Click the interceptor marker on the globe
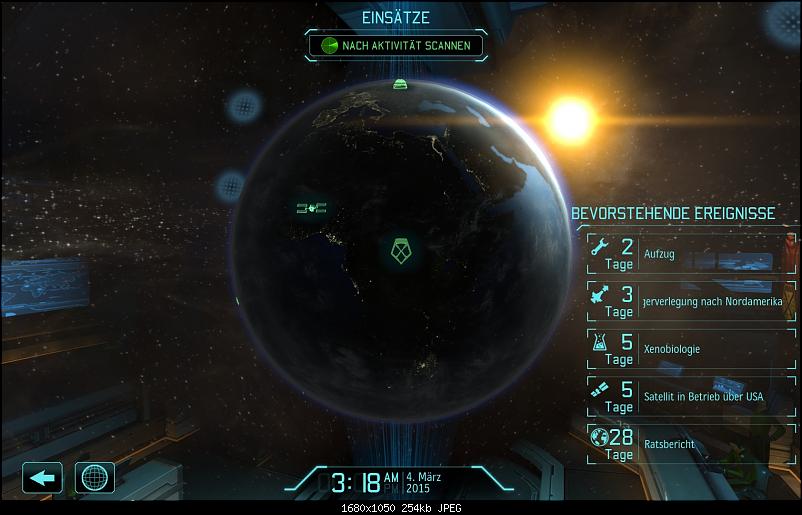The width and height of the screenshot is (802, 515). 312,208
